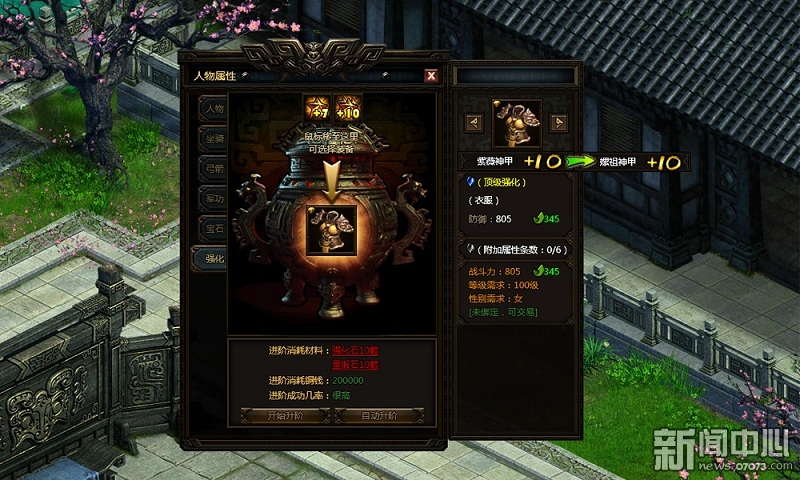The height and width of the screenshot is (480, 800).
Task: Go to the 宝石 tab
Action: 212,228
